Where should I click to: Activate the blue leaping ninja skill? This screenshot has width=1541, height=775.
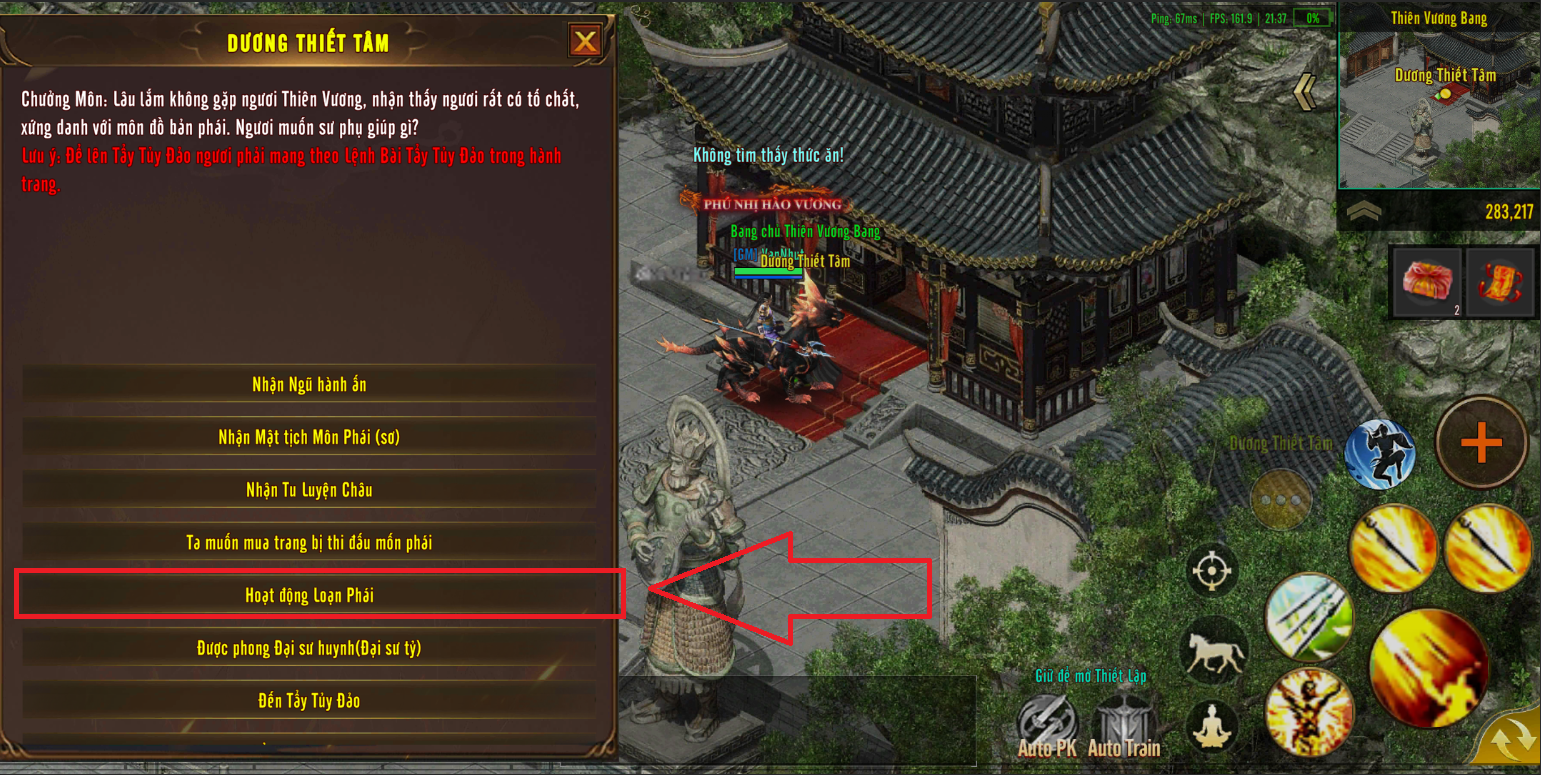[x=1380, y=455]
